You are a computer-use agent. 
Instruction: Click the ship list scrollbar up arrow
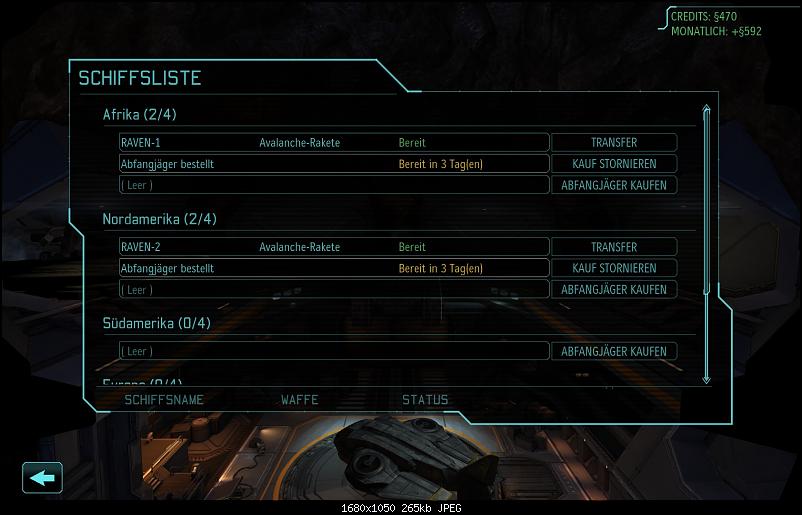[707, 110]
